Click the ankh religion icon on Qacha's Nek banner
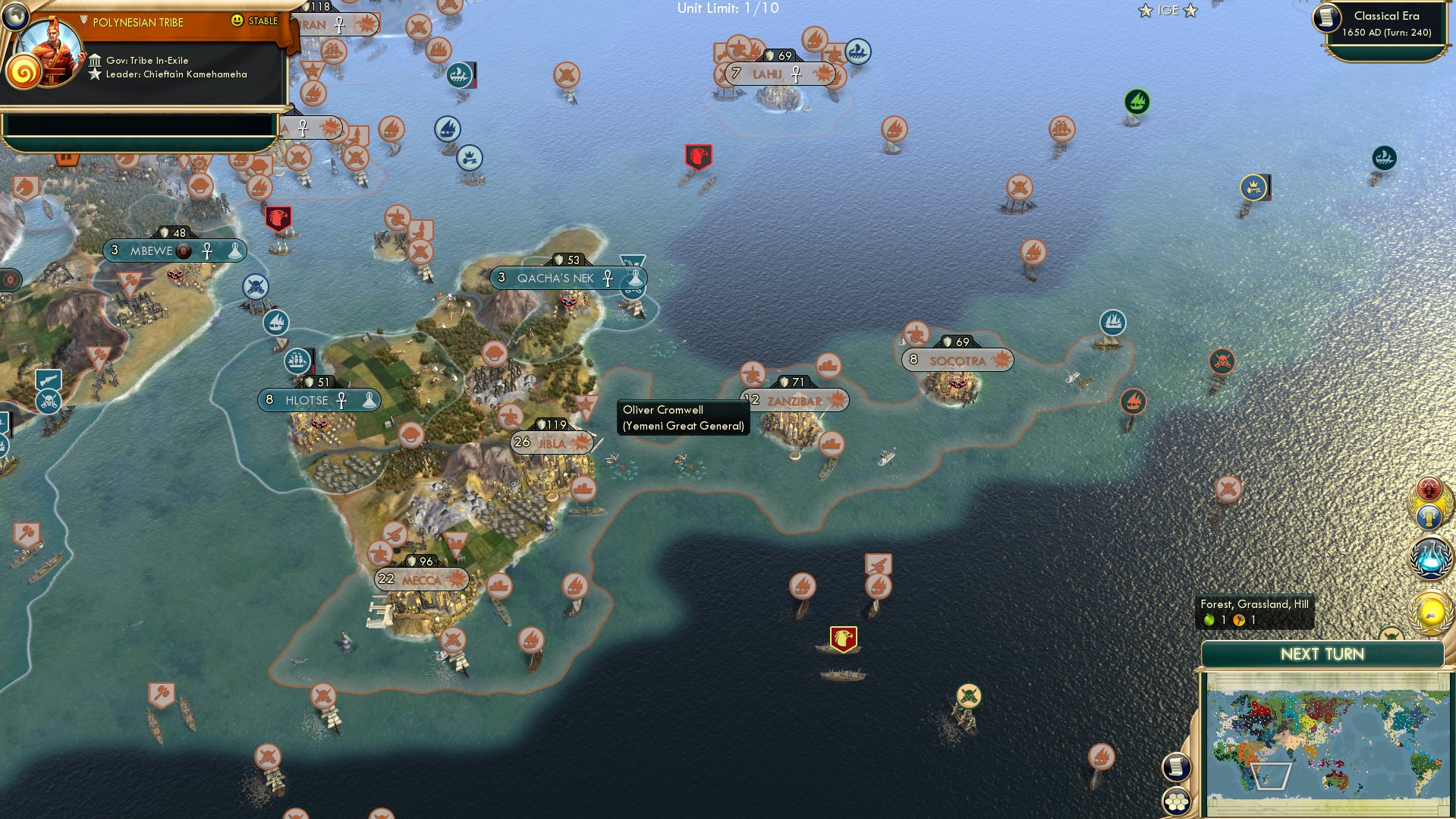The image size is (1456, 819). [606, 279]
